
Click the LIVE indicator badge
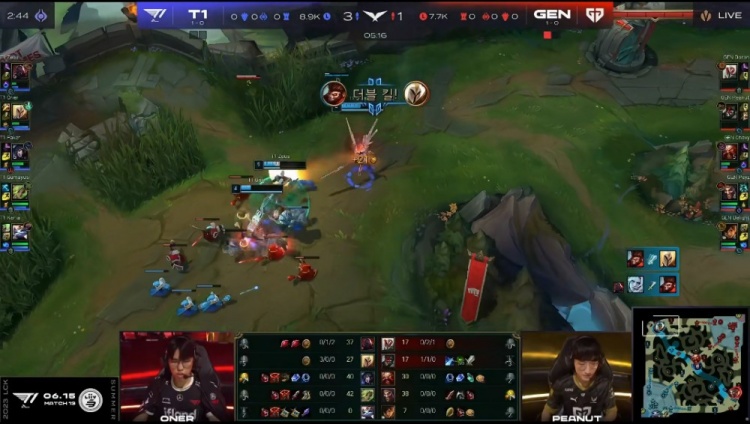coord(722,15)
